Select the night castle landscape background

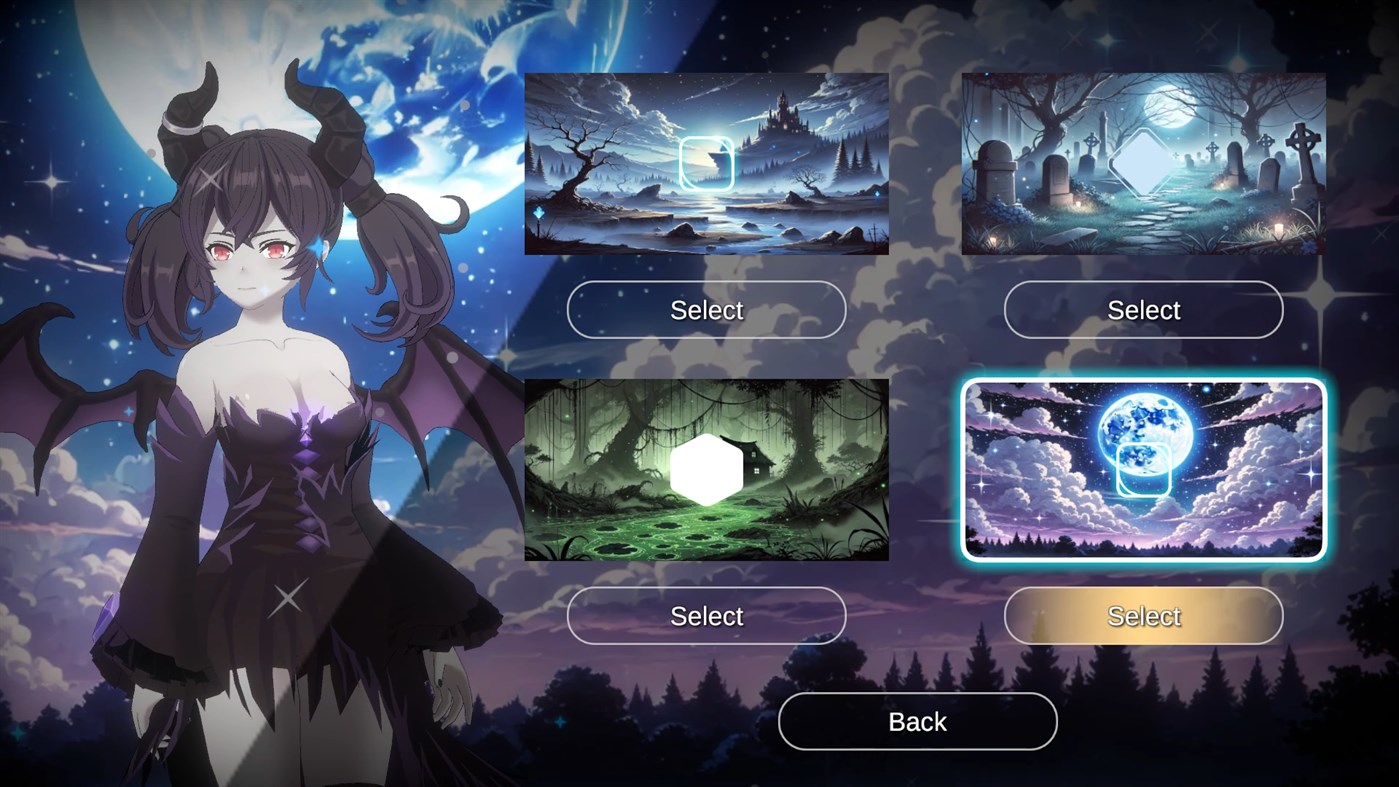(x=706, y=310)
